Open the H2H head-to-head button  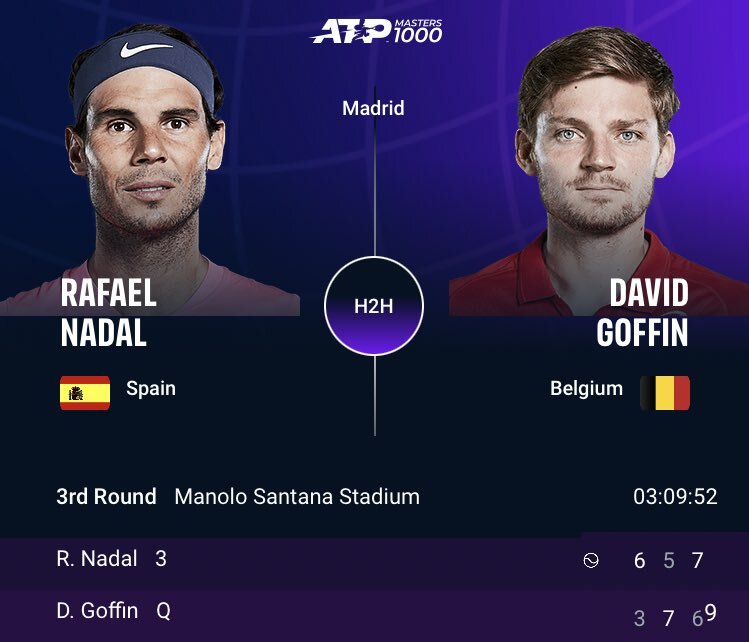click(x=374, y=306)
